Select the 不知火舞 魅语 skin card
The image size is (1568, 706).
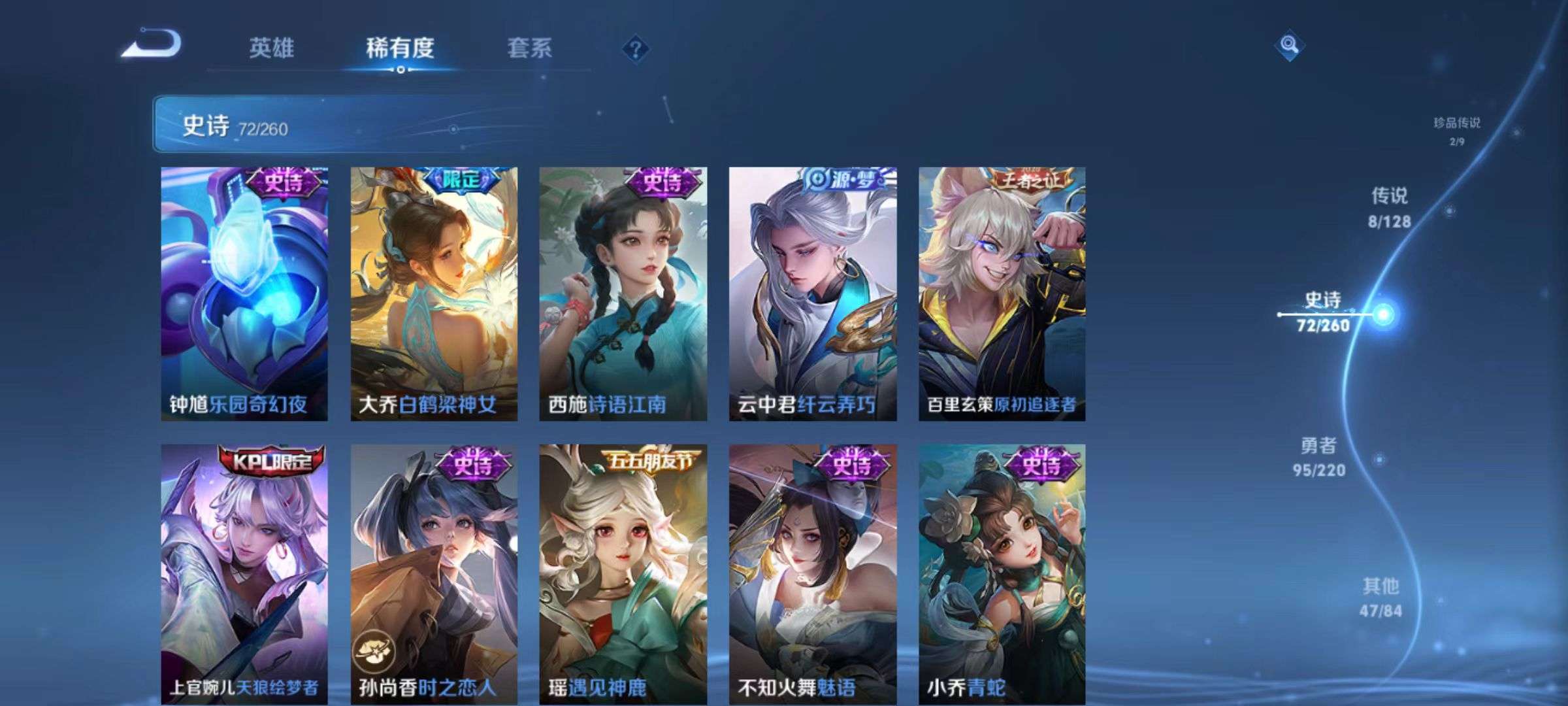tap(813, 574)
